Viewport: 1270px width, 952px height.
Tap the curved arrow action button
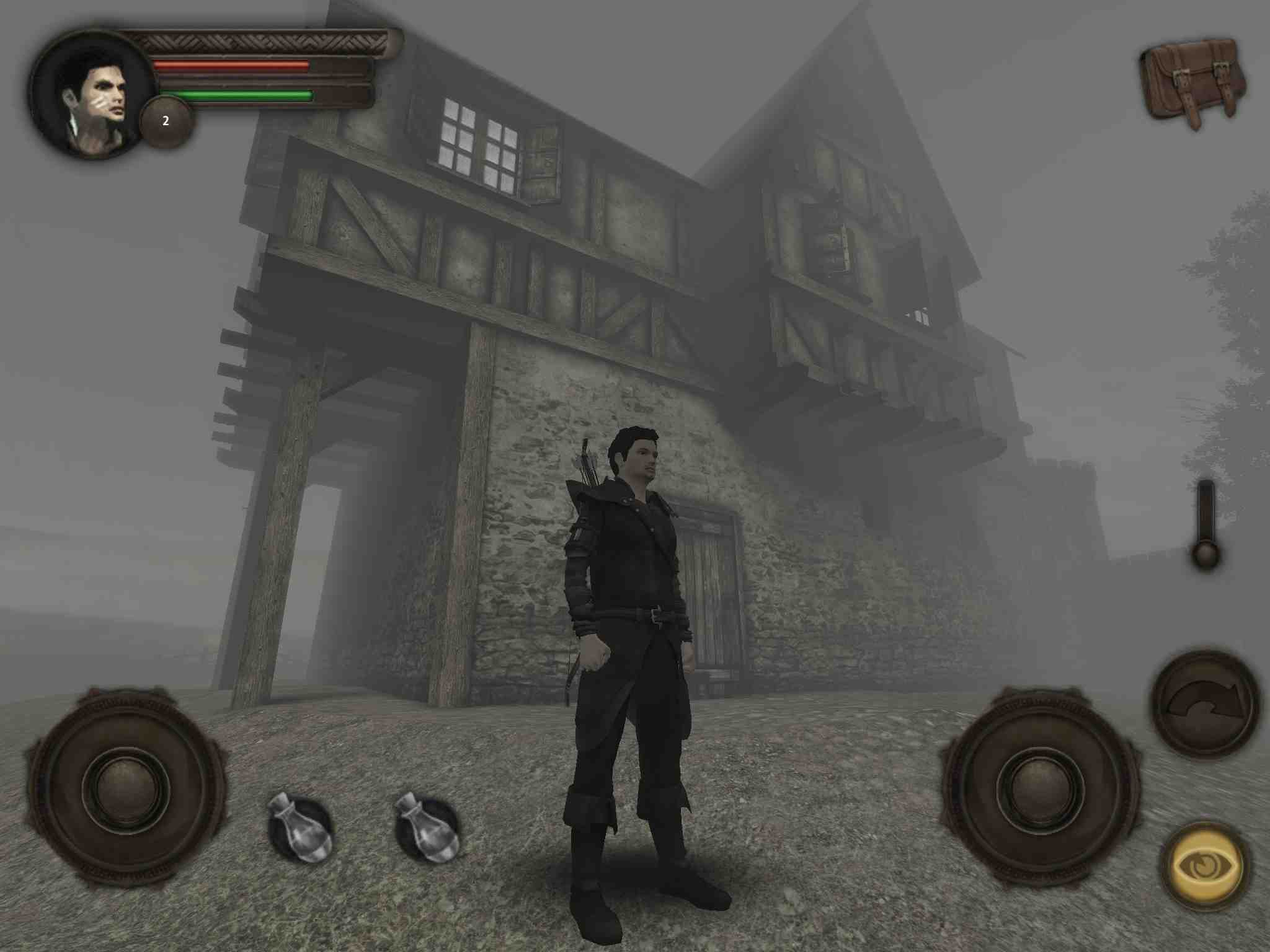click(1204, 702)
